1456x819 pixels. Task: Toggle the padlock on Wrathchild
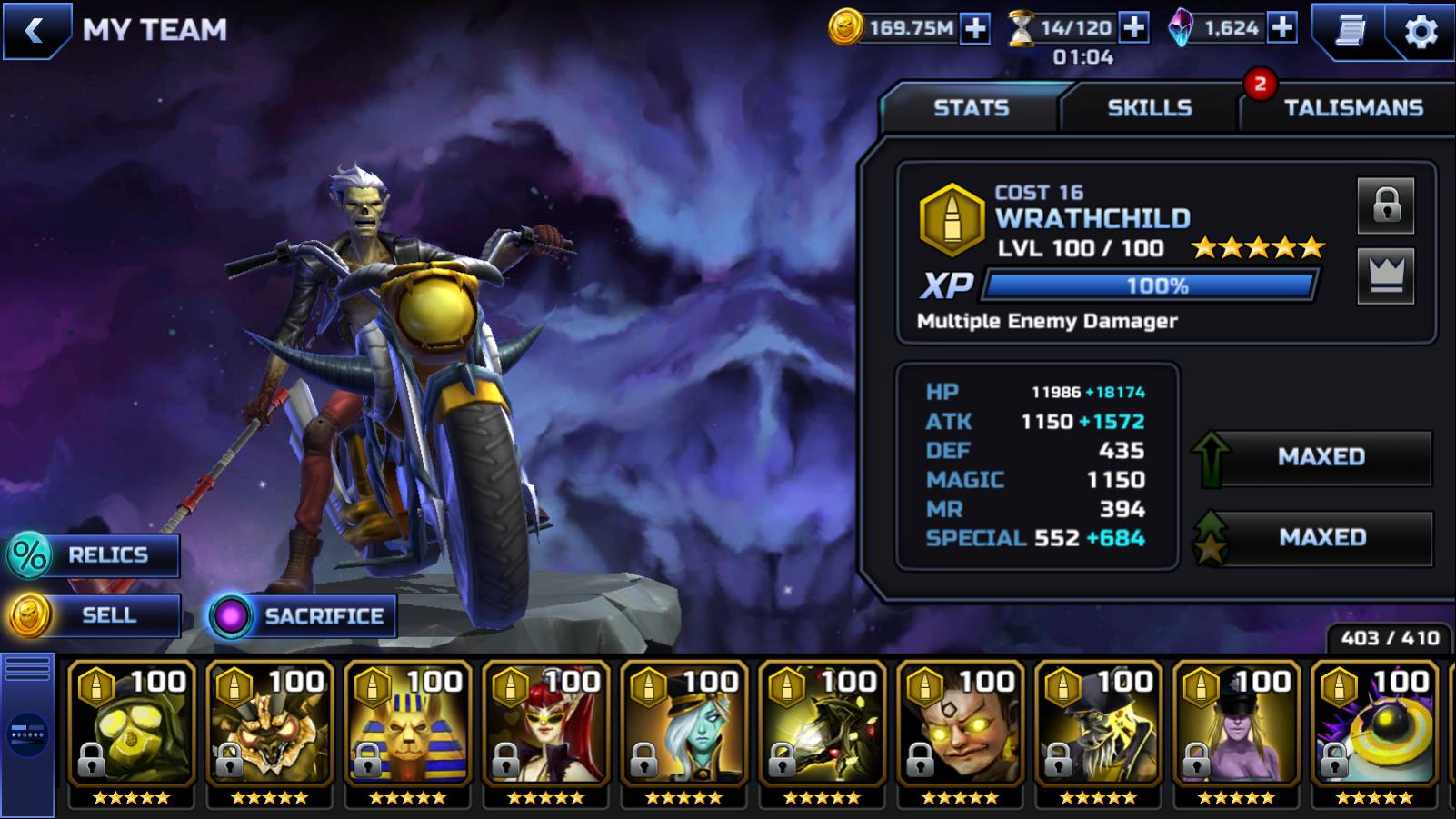coord(1385,205)
